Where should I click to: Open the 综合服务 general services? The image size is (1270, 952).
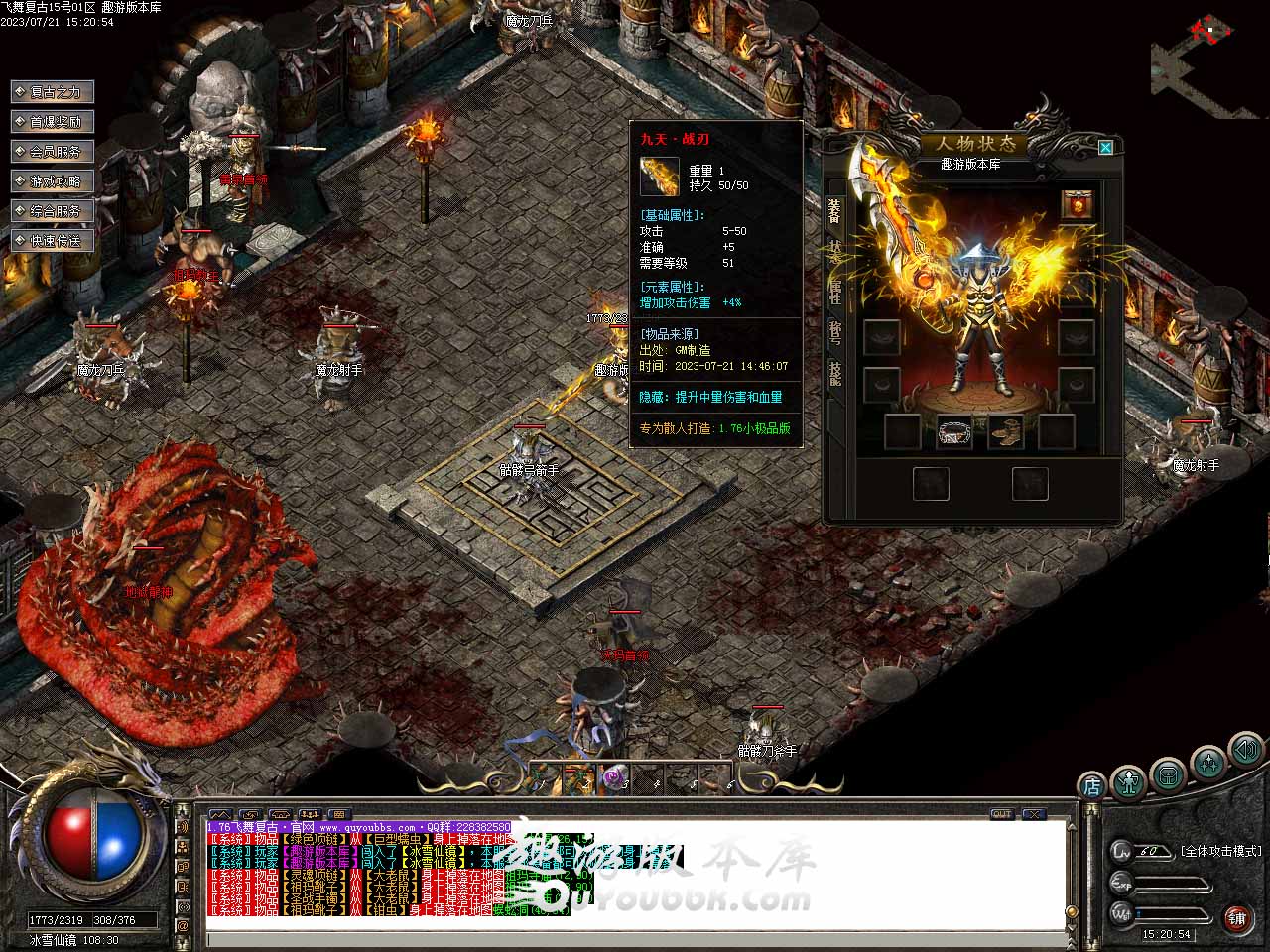click(54, 211)
